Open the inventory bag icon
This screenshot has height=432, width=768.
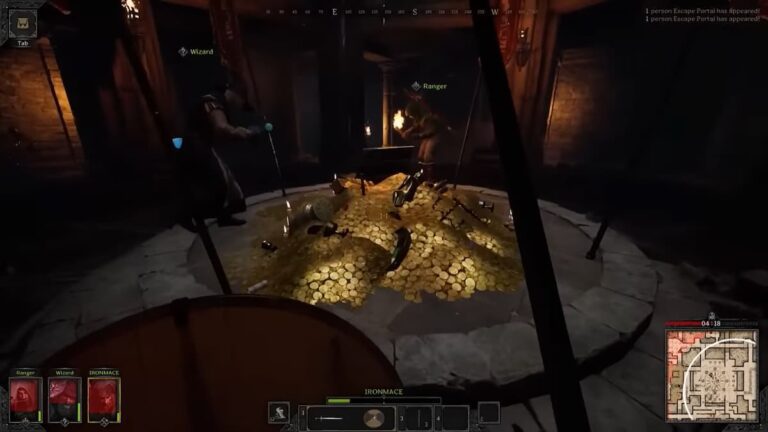coord(23,24)
